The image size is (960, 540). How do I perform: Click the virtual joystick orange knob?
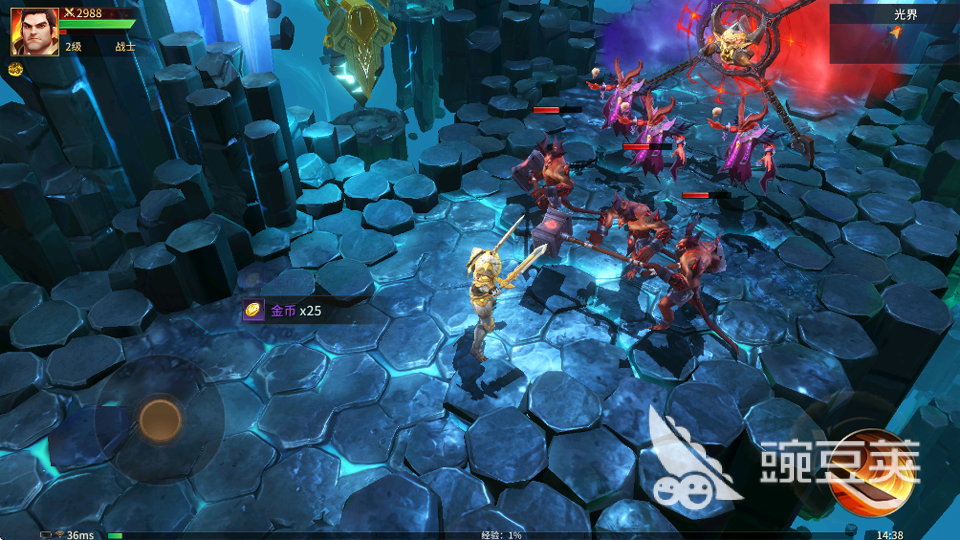tap(160, 420)
